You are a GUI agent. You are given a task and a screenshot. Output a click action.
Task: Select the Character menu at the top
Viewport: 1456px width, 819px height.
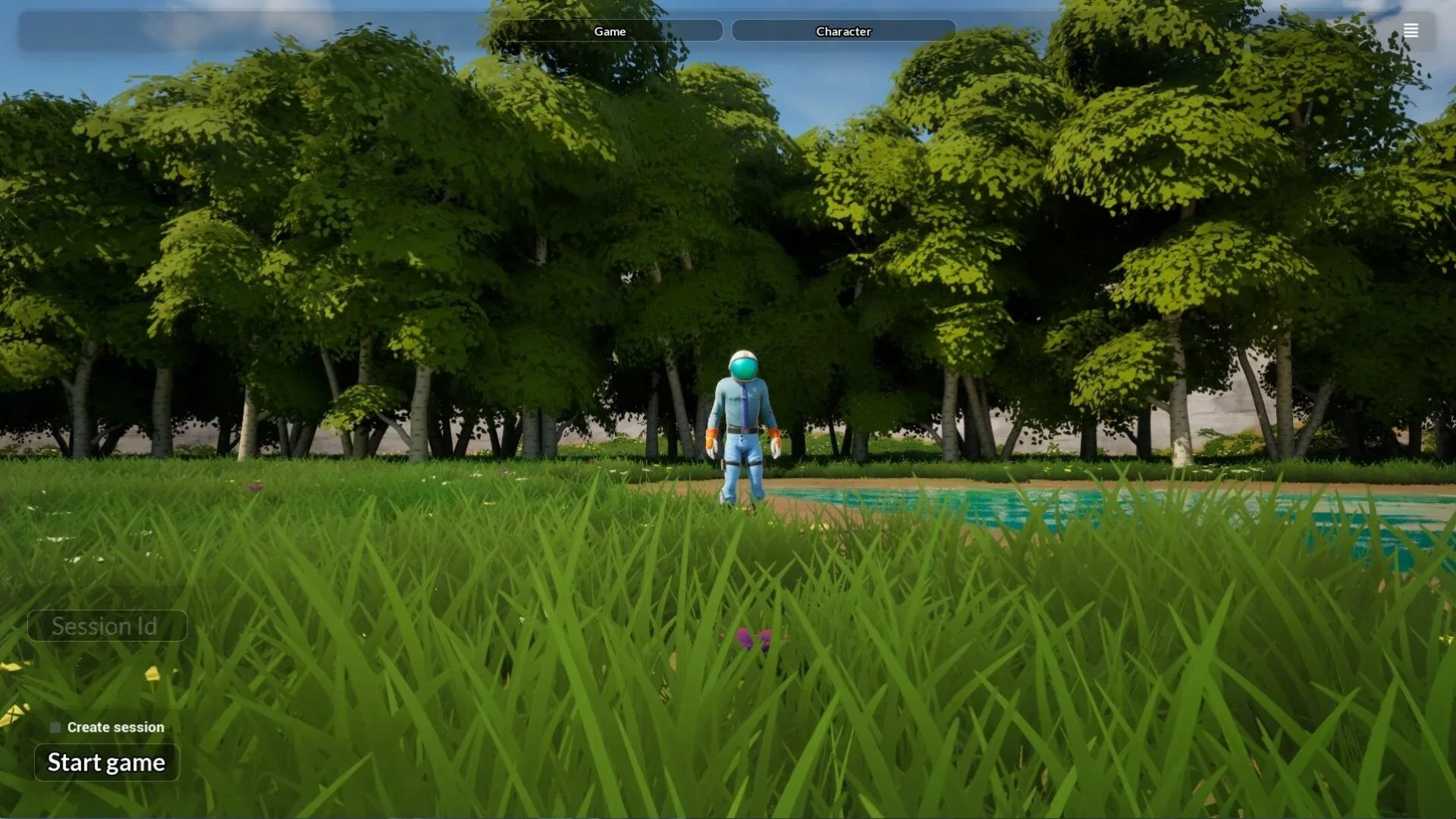(x=843, y=31)
